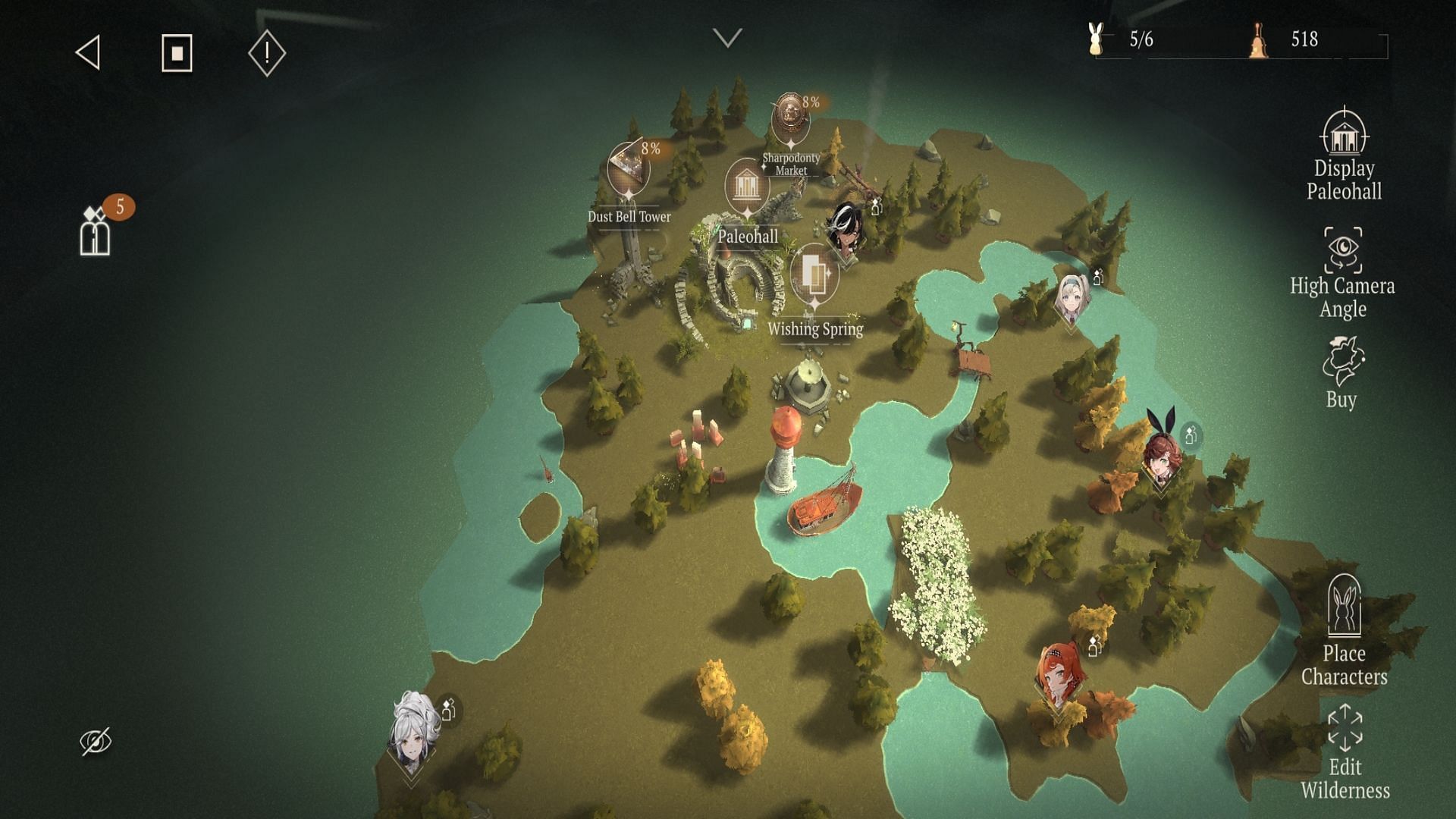
Task: Enter Edit Wilderness mode
Action: pos(1345,752)
